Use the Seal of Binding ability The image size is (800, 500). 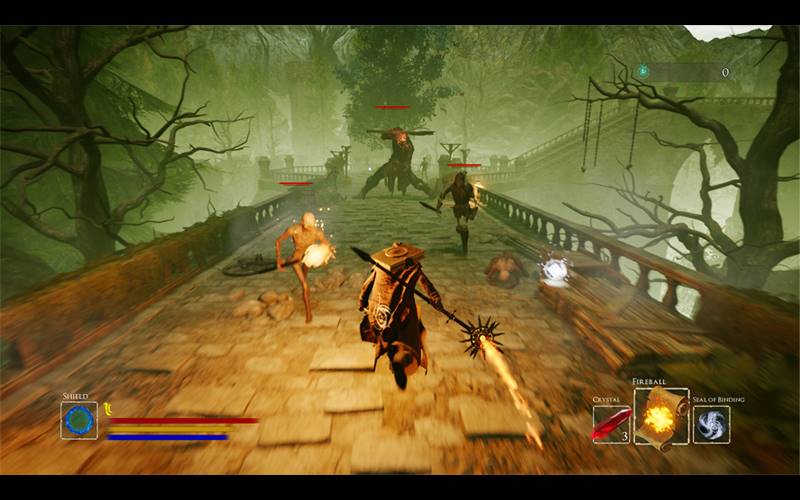pos(711,424)
